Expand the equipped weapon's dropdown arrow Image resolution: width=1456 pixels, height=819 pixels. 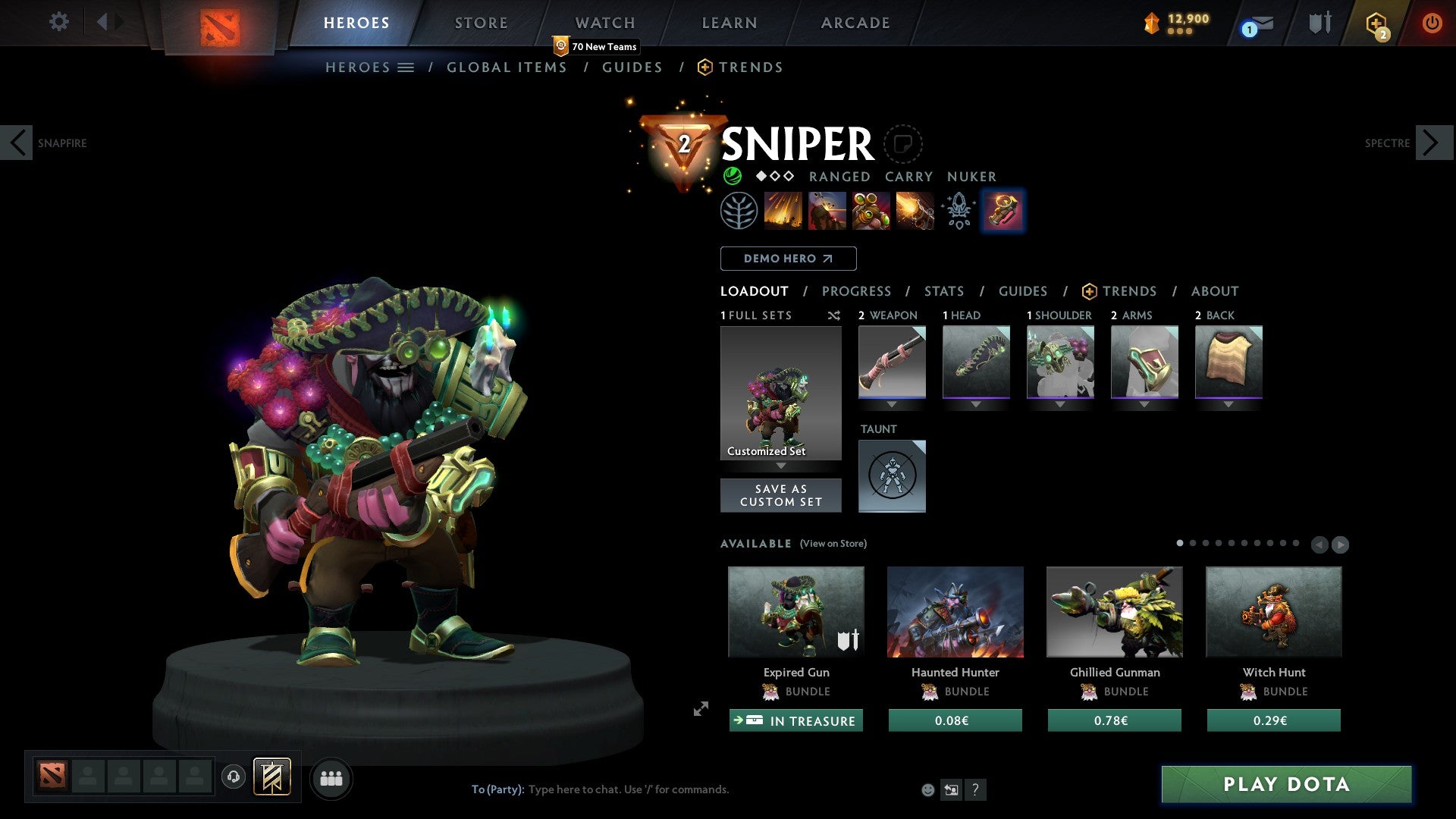(892, 403)
